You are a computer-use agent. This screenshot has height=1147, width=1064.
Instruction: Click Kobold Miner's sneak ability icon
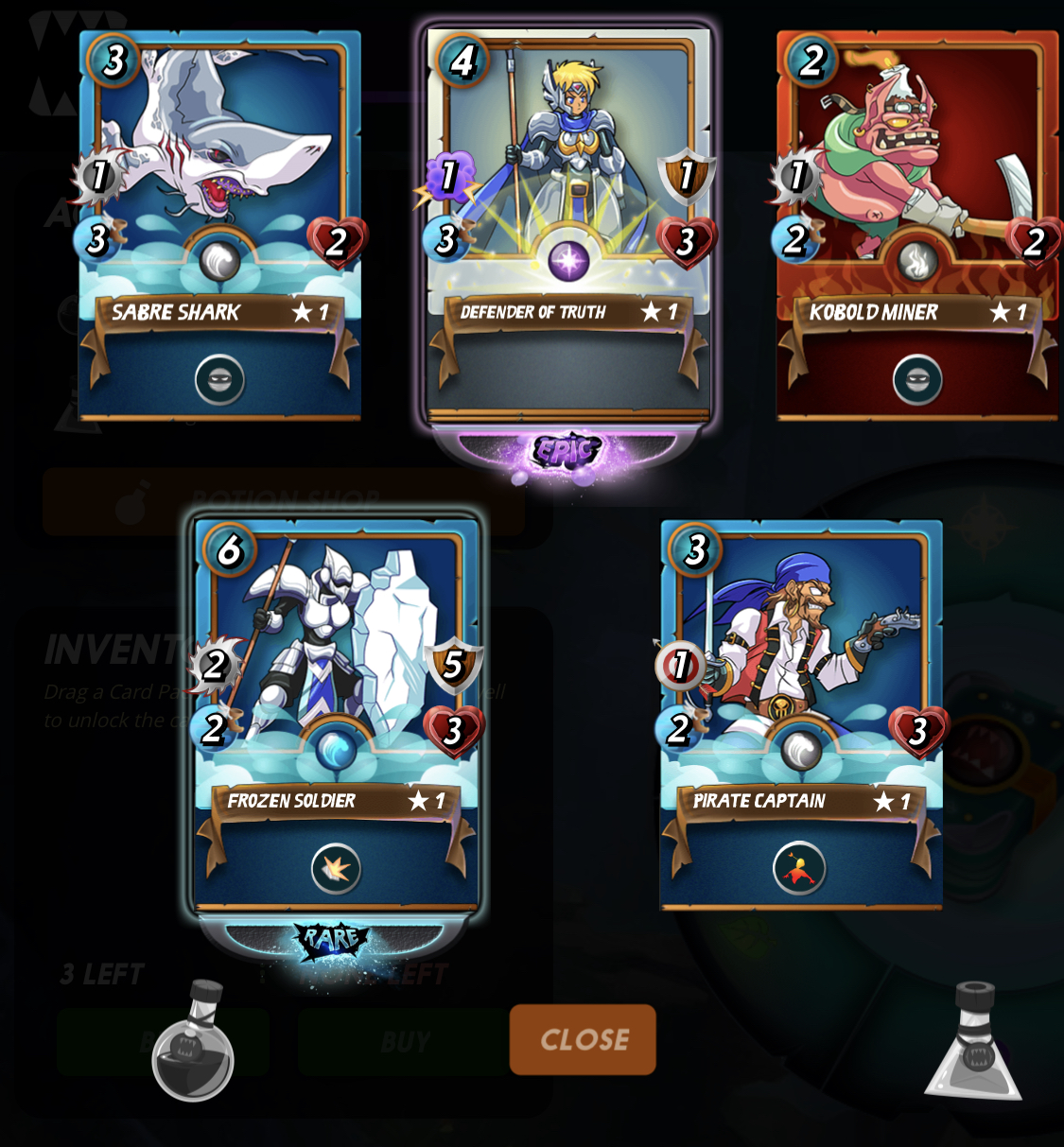[x=916, y=380]
